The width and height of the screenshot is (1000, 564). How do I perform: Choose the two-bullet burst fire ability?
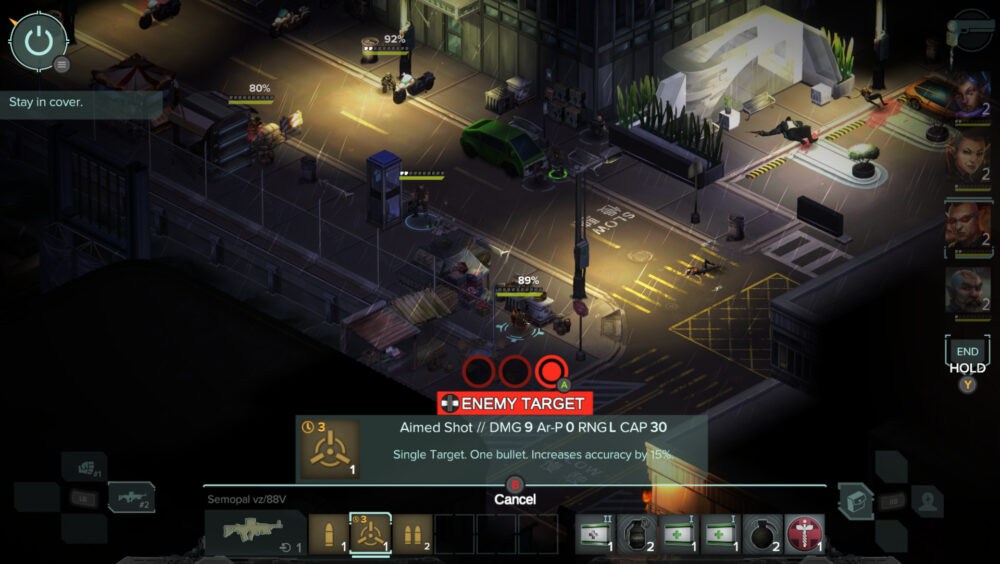tap(412, 534)
